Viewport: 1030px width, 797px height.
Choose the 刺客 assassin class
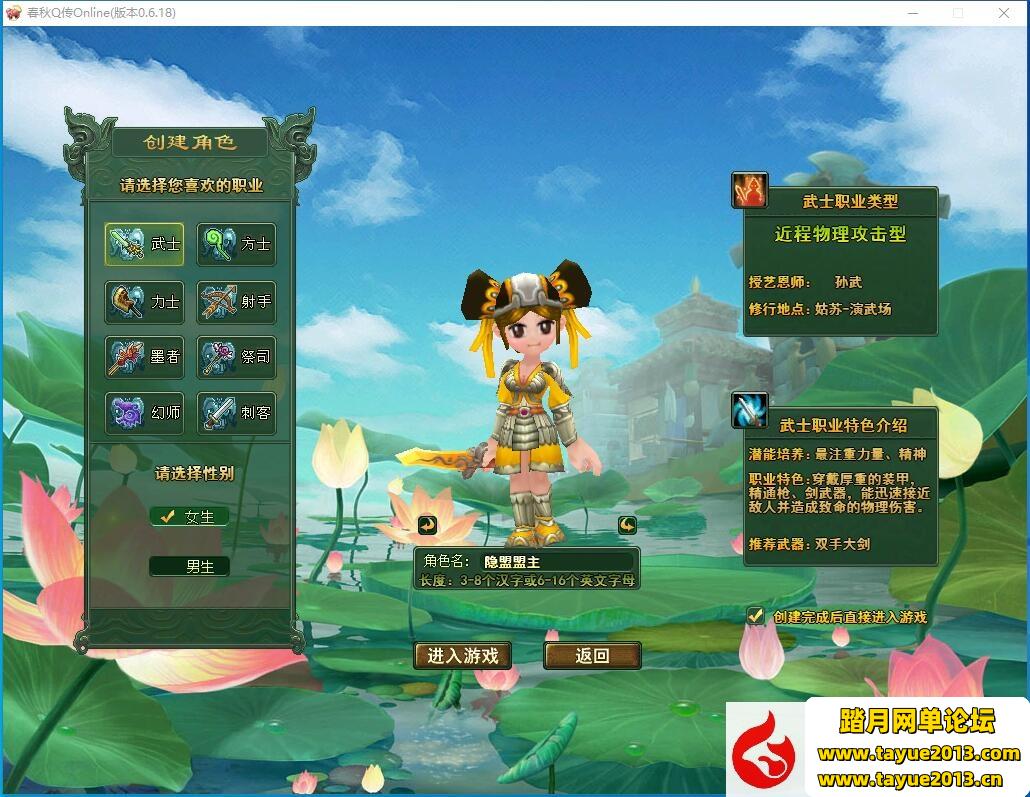(236, 411)
